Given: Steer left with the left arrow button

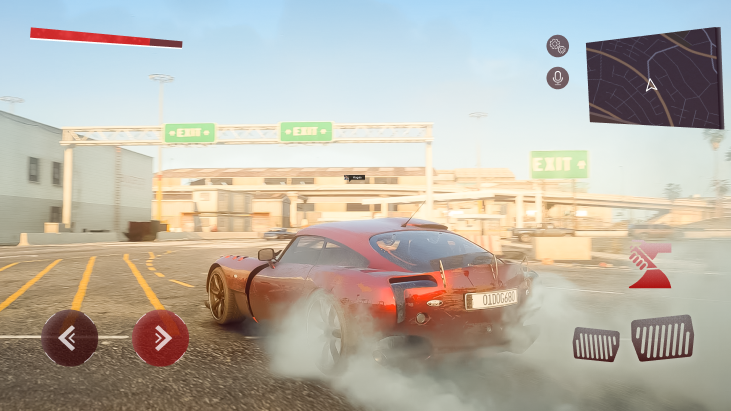Looking at the screenshot, I should click(69, 338).
